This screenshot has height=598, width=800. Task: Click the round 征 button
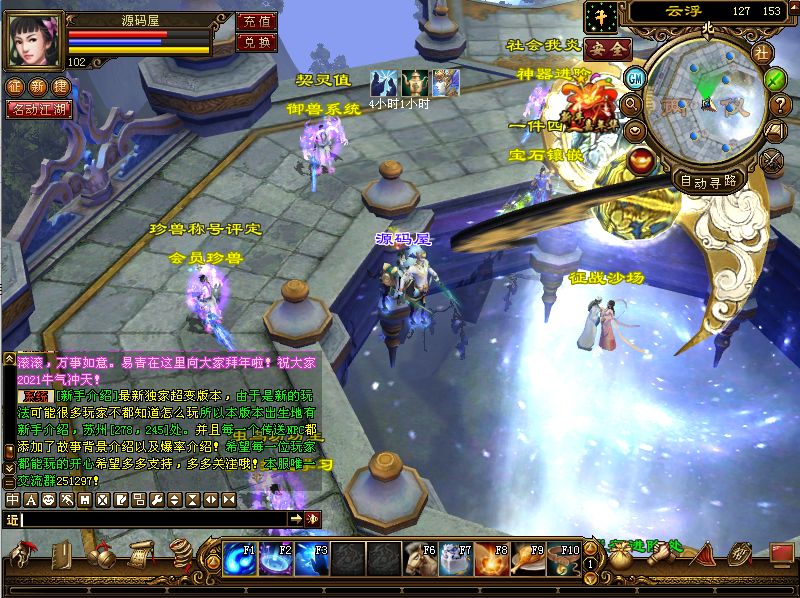pyautogui.click(x=15, y=87)
